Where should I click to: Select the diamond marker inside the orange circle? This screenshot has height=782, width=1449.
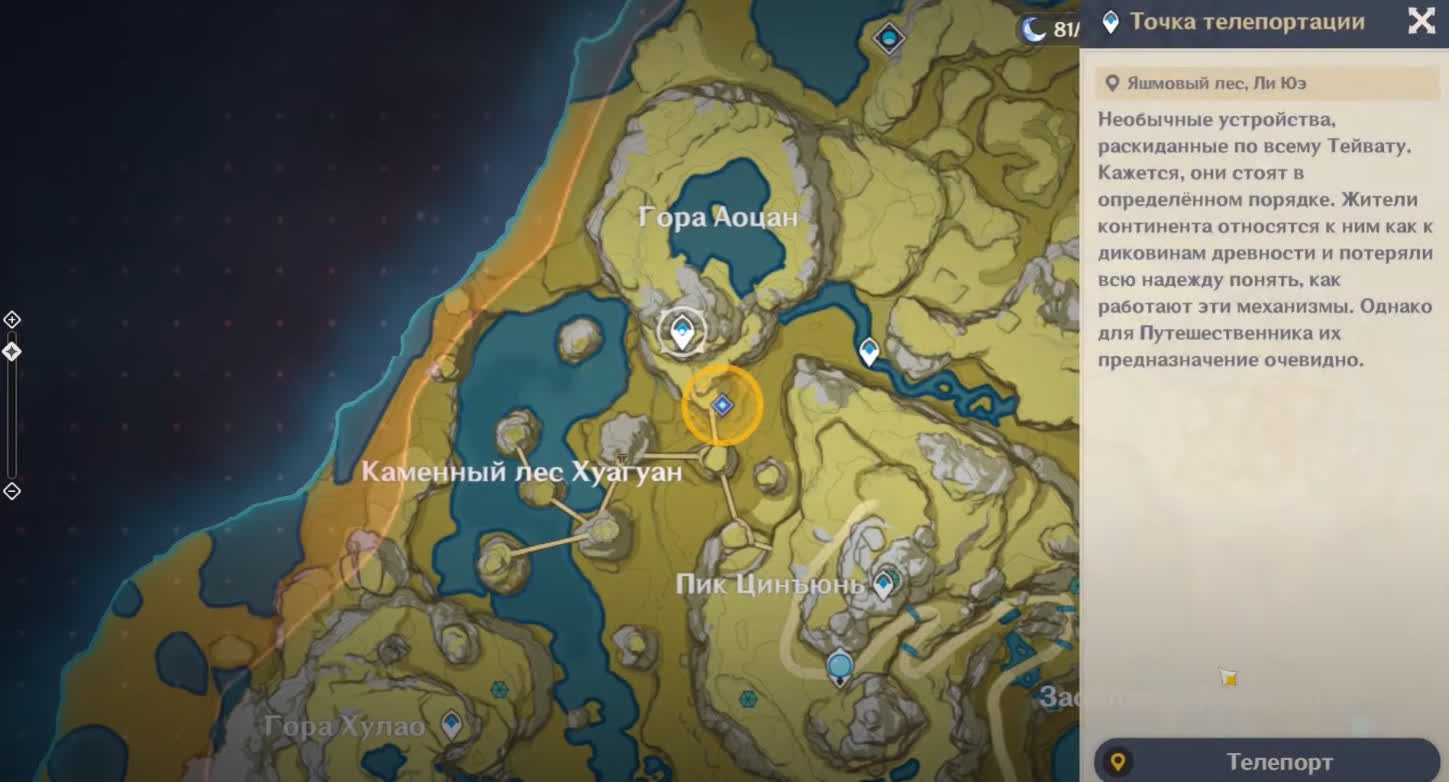(722, 405)
